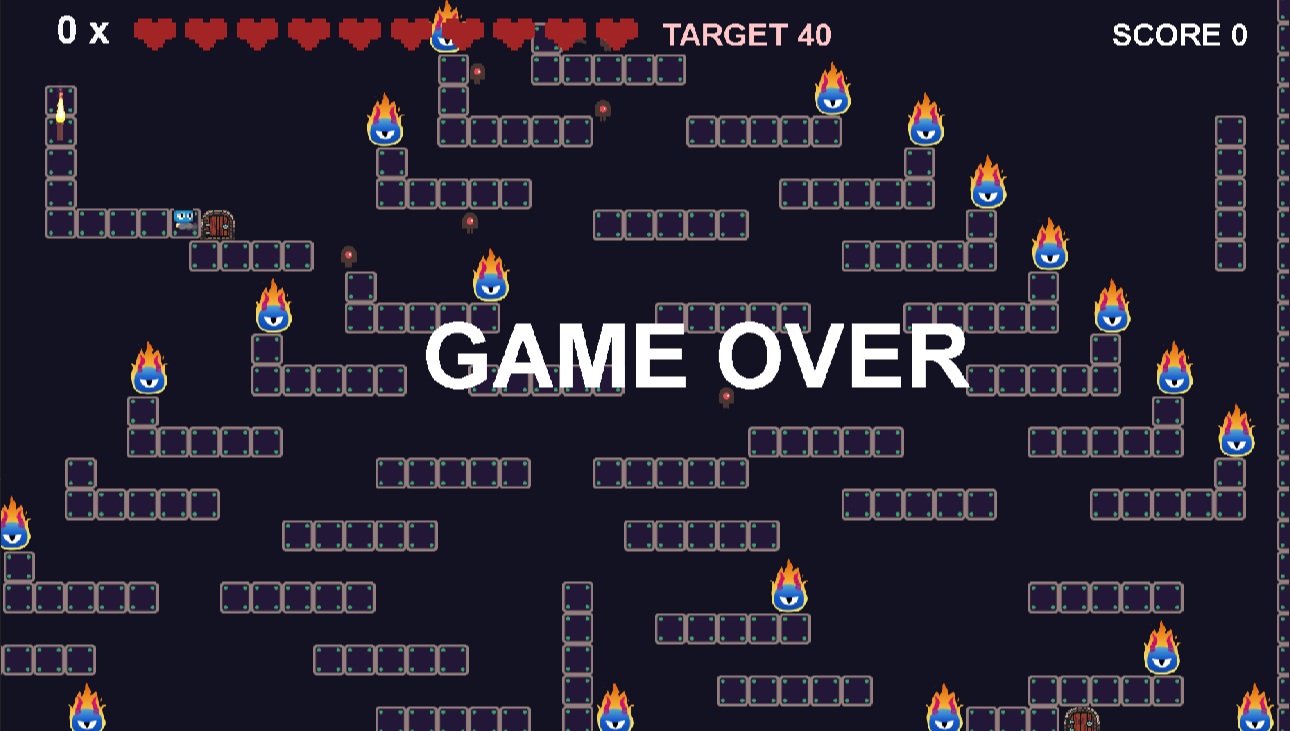The height and width of the screenshot is (731, 1290).
Task: Click the wooden door beside the player
Action: pos(218,224)
